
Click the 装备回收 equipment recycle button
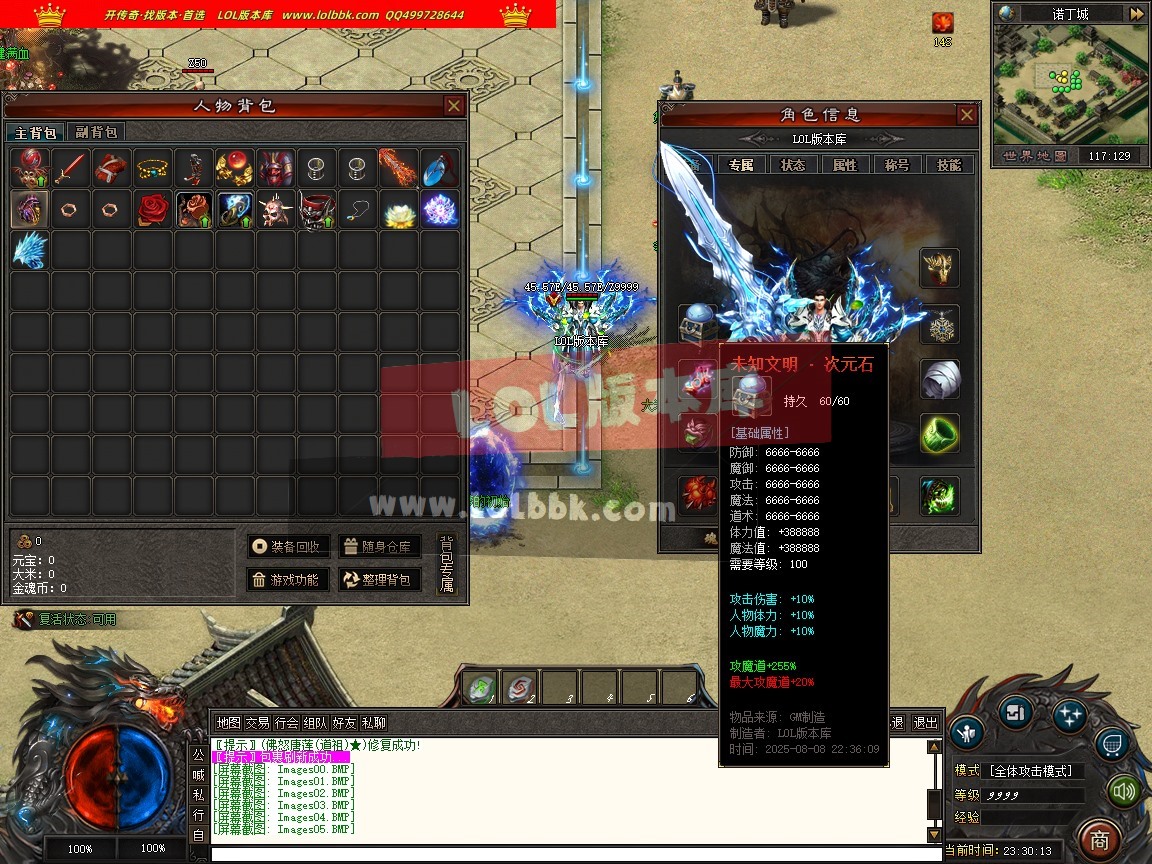click(288, 546)
